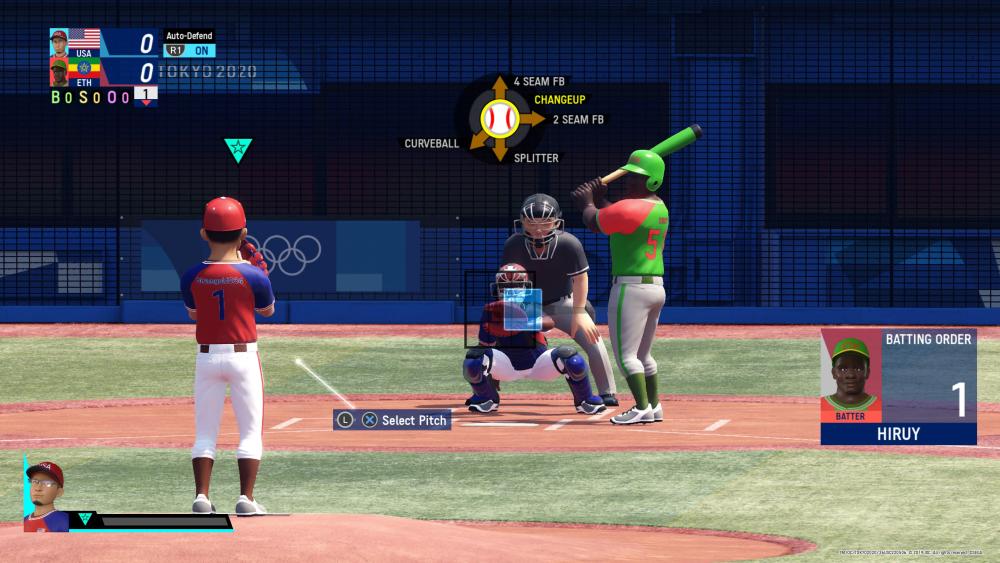The image size is (1000, 563).
Task: Click the blue pitch target cursor
Action: [522, 309]
